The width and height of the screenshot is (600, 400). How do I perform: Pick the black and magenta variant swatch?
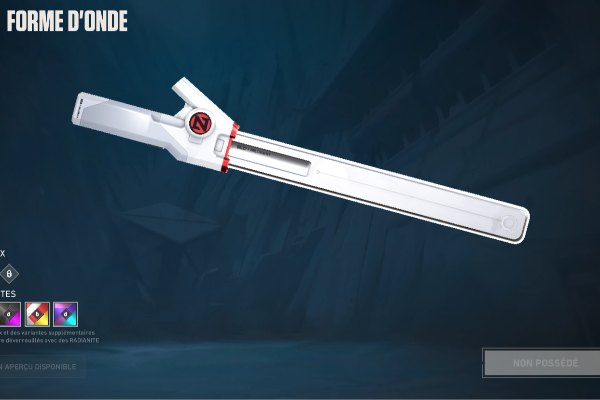pyautogui.click(x=9, y=314)
